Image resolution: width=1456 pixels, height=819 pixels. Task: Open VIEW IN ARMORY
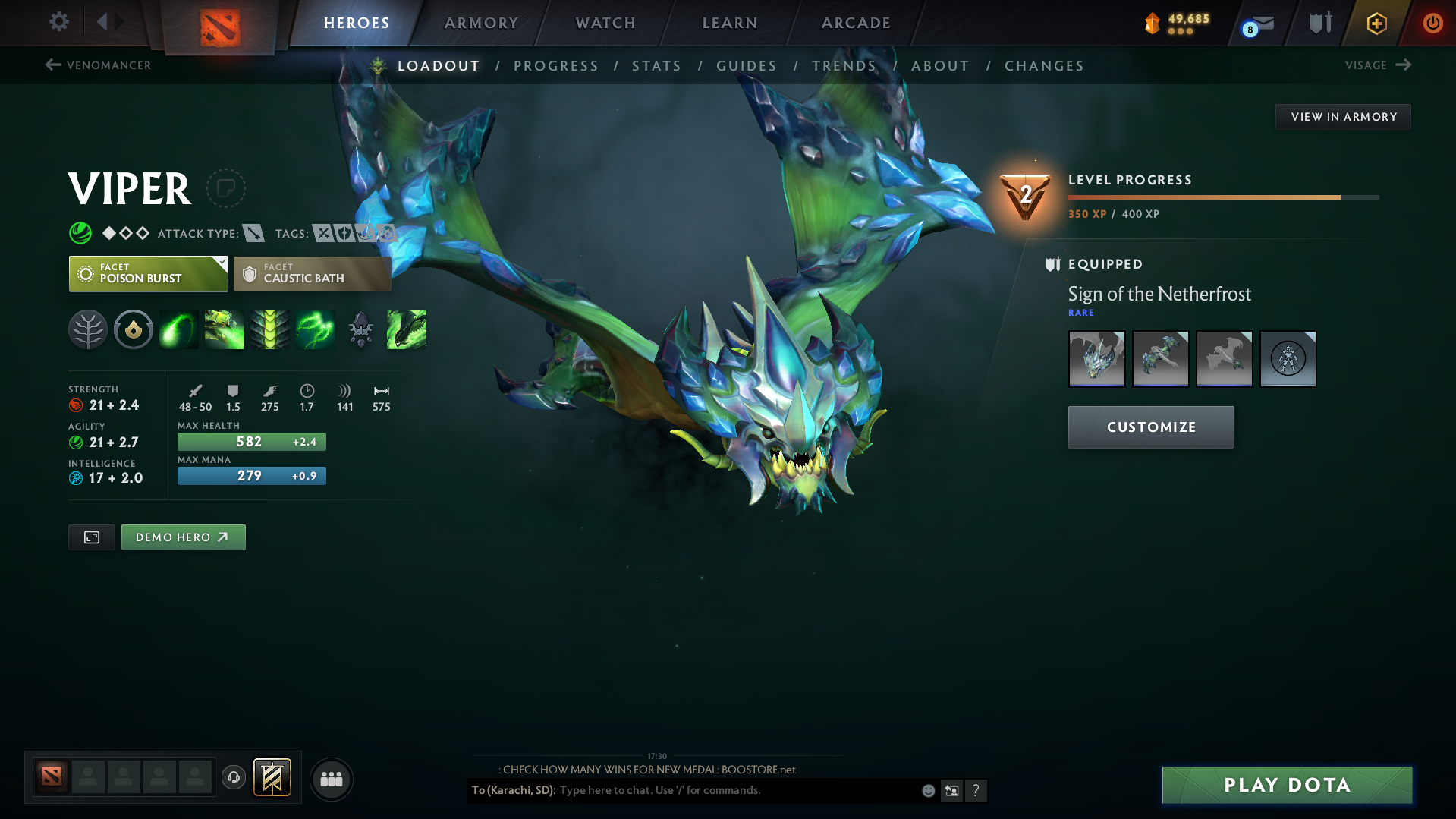pyautogui.click(x=1342, y=116)
